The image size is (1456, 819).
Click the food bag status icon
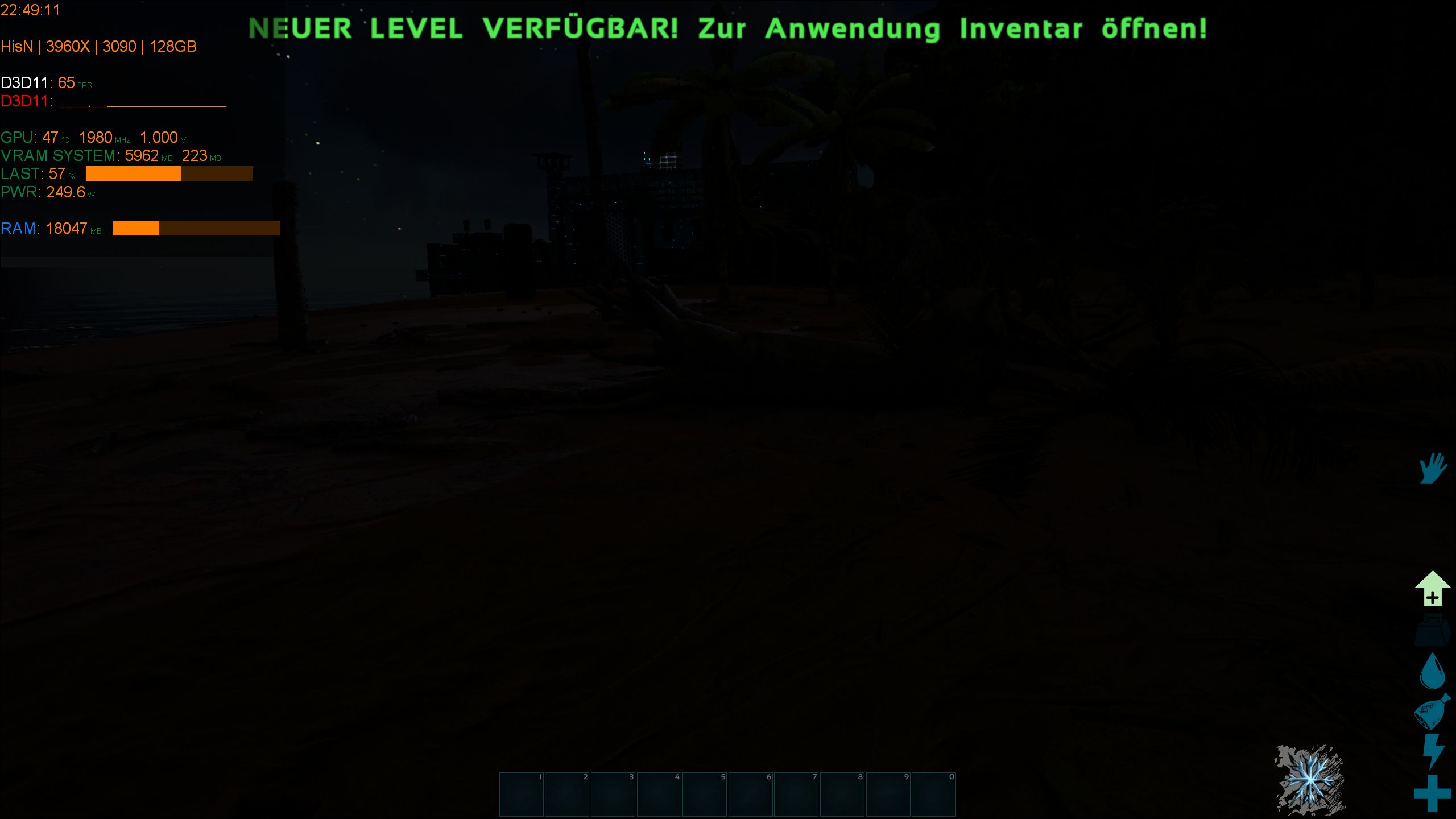click(x=1432, y=713)
